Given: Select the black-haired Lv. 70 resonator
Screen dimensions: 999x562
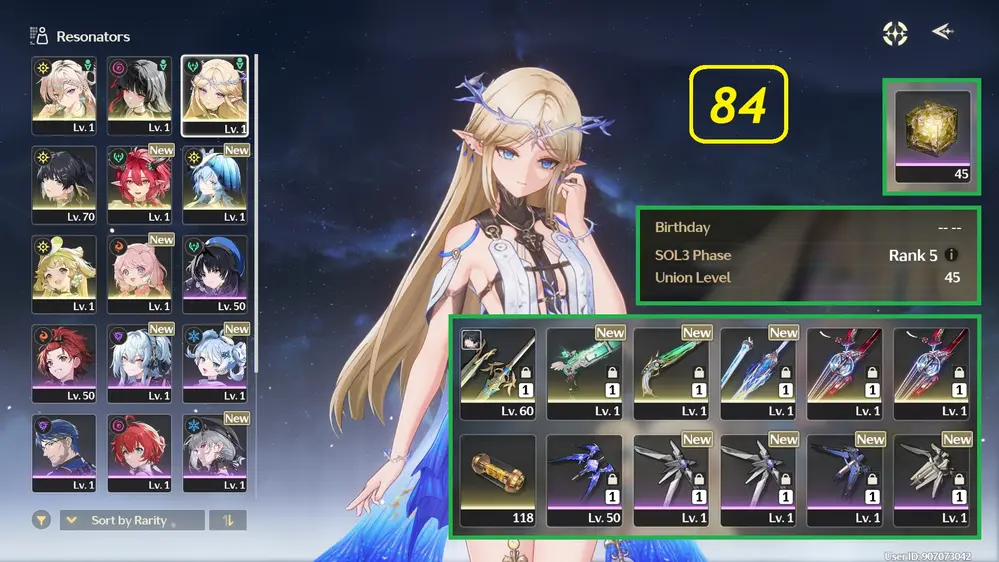Looking at the screenshot, I should pos(64,184).
